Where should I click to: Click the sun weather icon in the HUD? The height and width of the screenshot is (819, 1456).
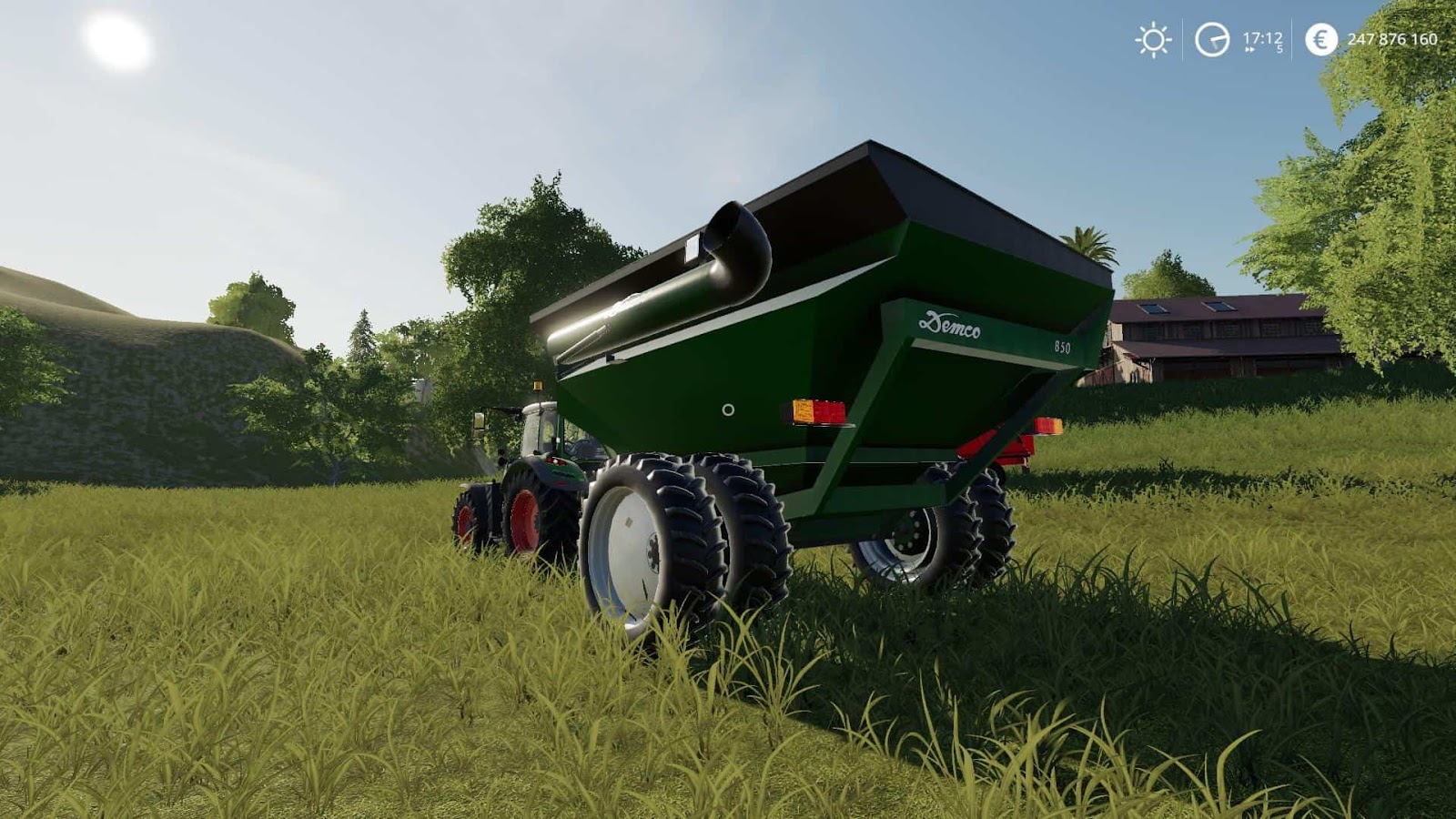pos(1152,39)
